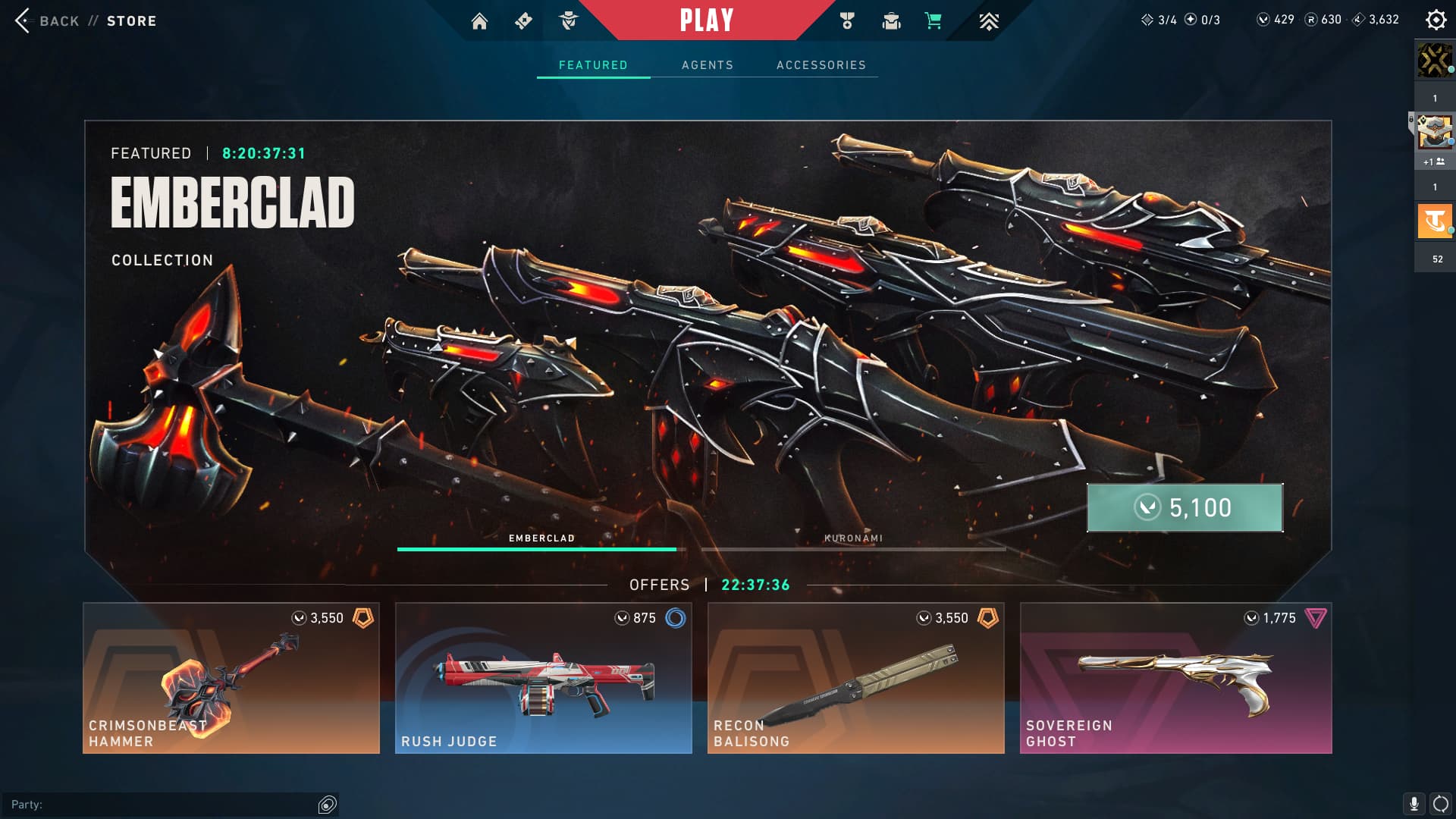Go back using the Back arrow
1456x819 pixels.
(x=23, y=20)
